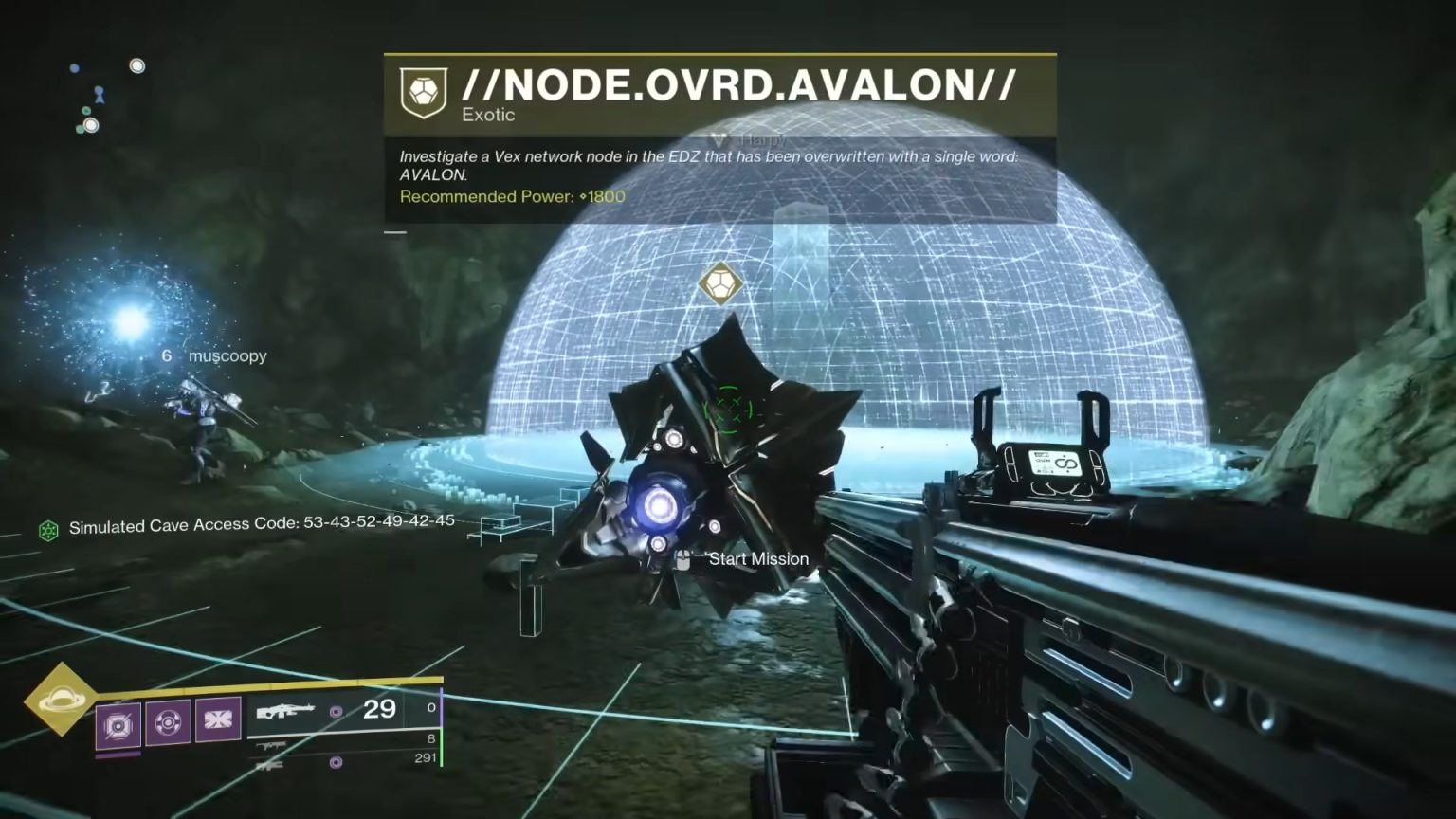Click the heavy weapon slot icon

tap(273, 765)
